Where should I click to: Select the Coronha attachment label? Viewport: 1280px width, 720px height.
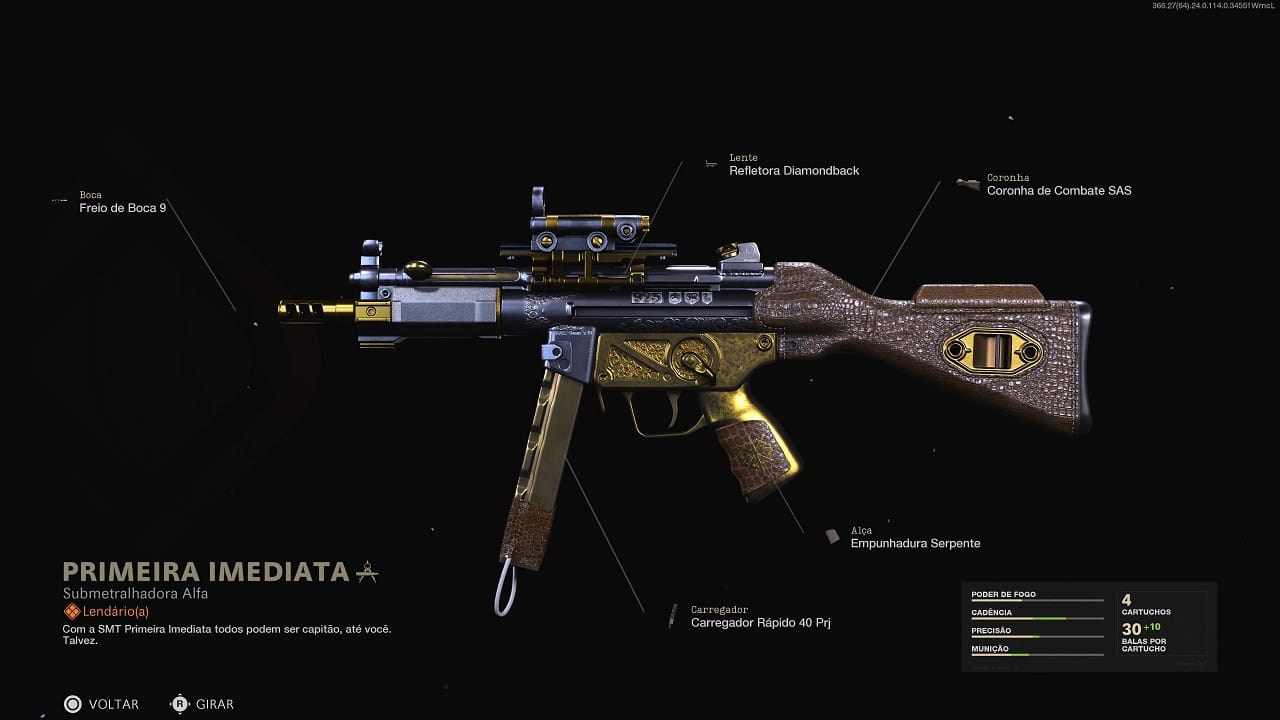[x=1007, y=177]
